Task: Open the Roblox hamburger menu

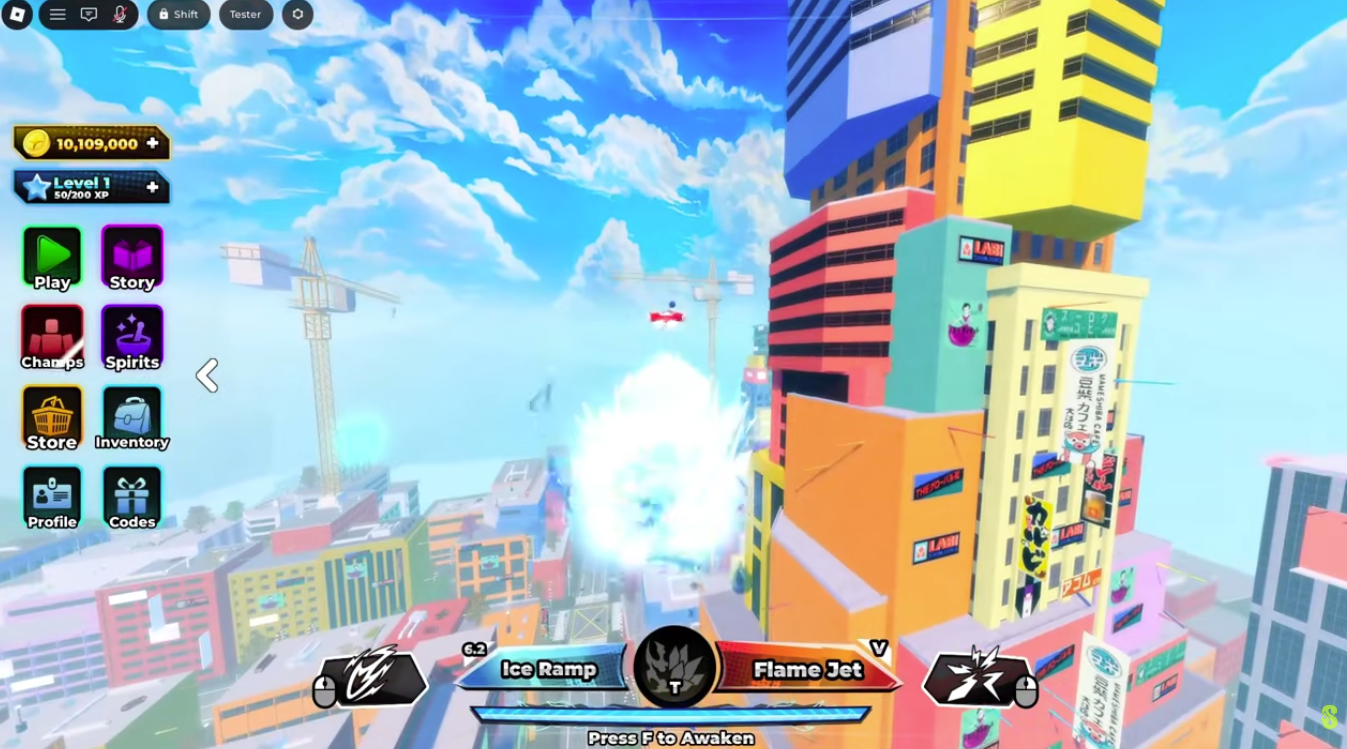Action: pyautogui.click(x=57, y=15)
